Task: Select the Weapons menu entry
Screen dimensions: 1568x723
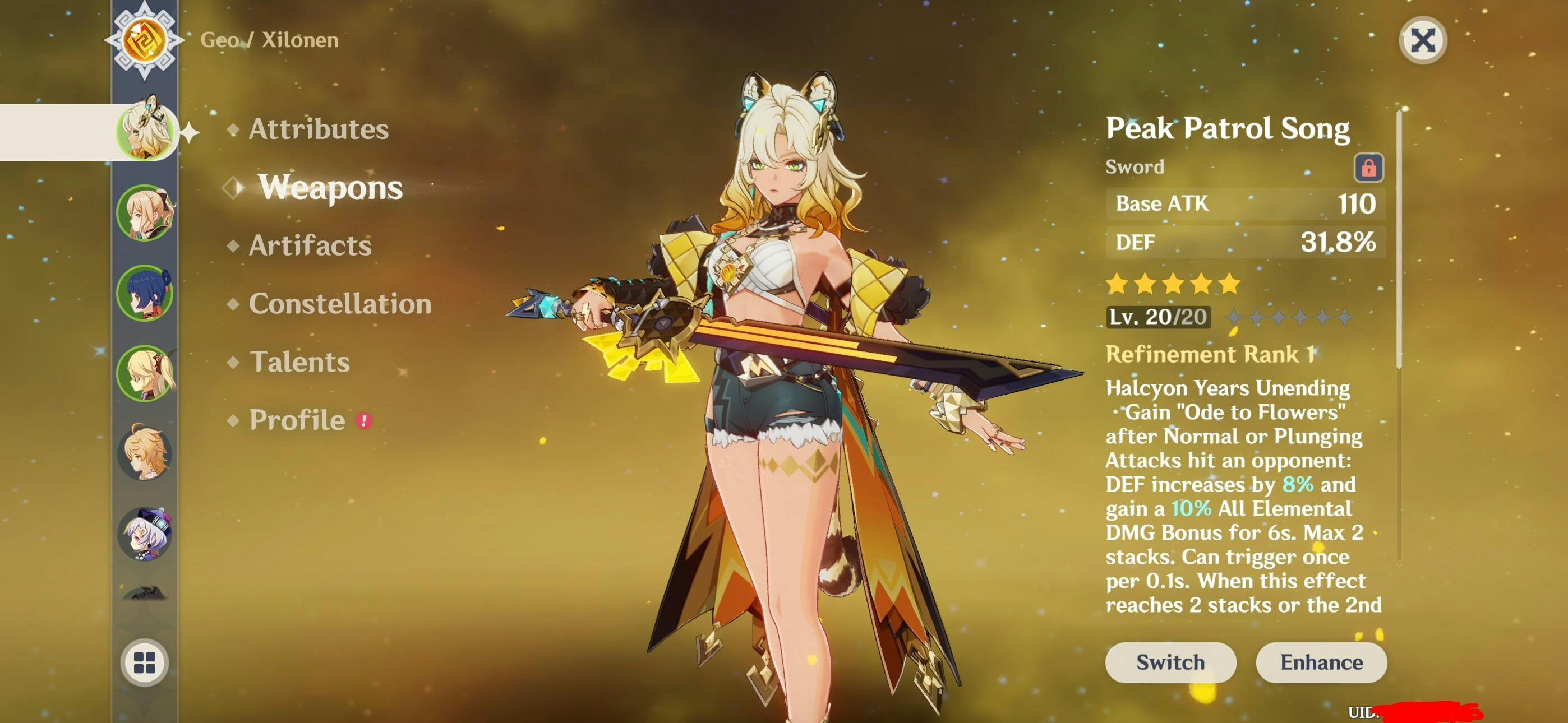Action: (x=330, y=187)
